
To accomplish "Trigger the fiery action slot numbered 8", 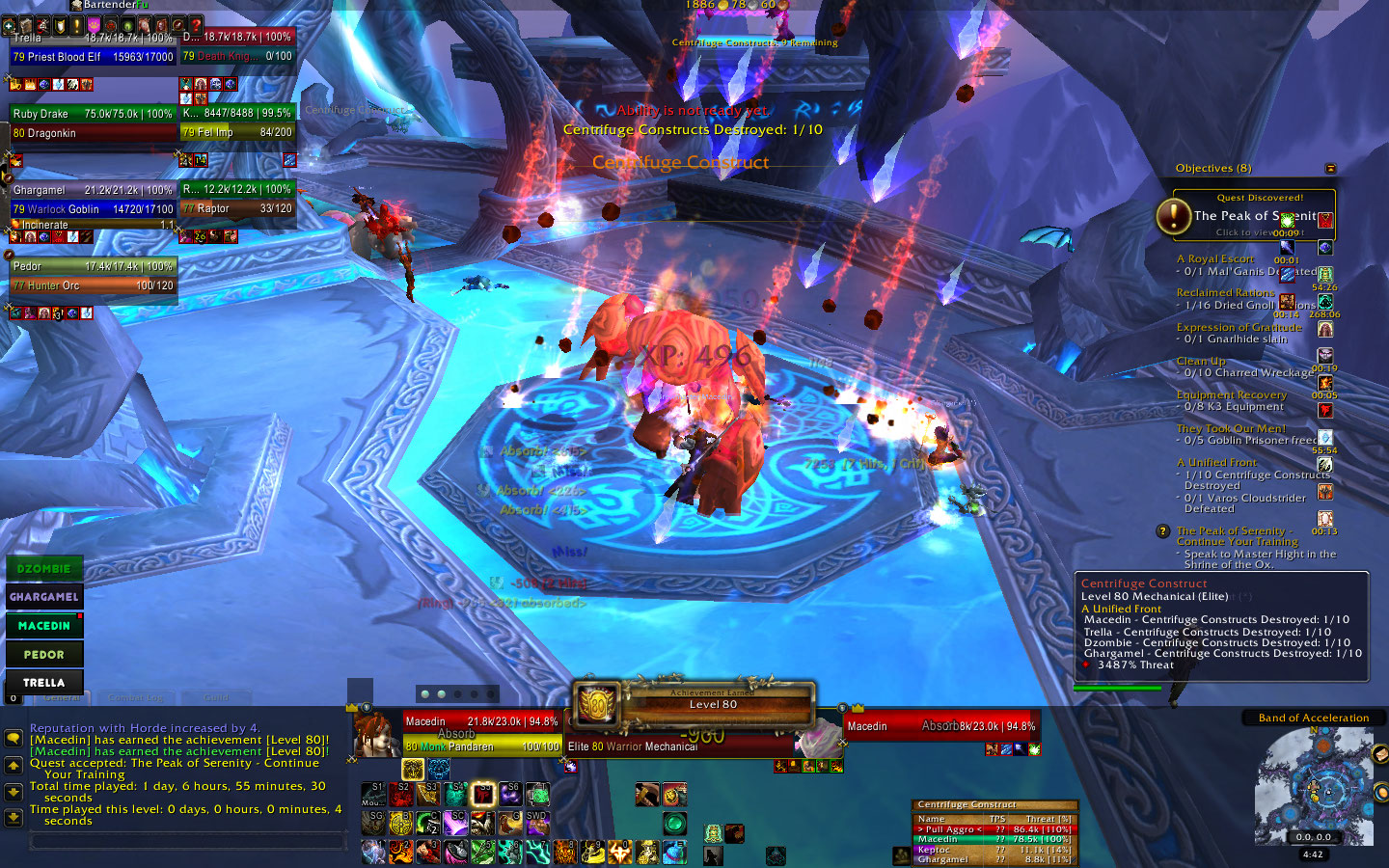I will point(565,852).
